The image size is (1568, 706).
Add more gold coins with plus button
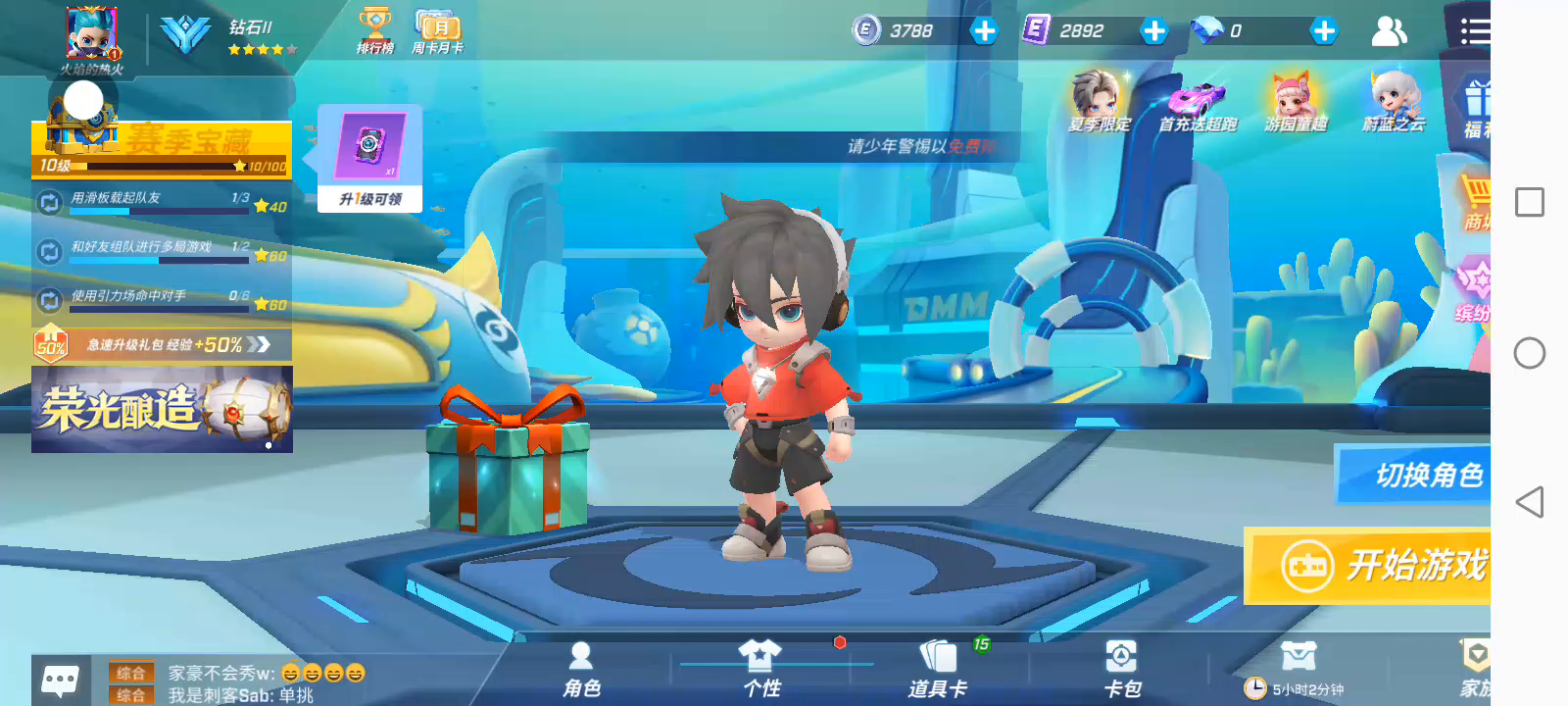pos(984,31)
